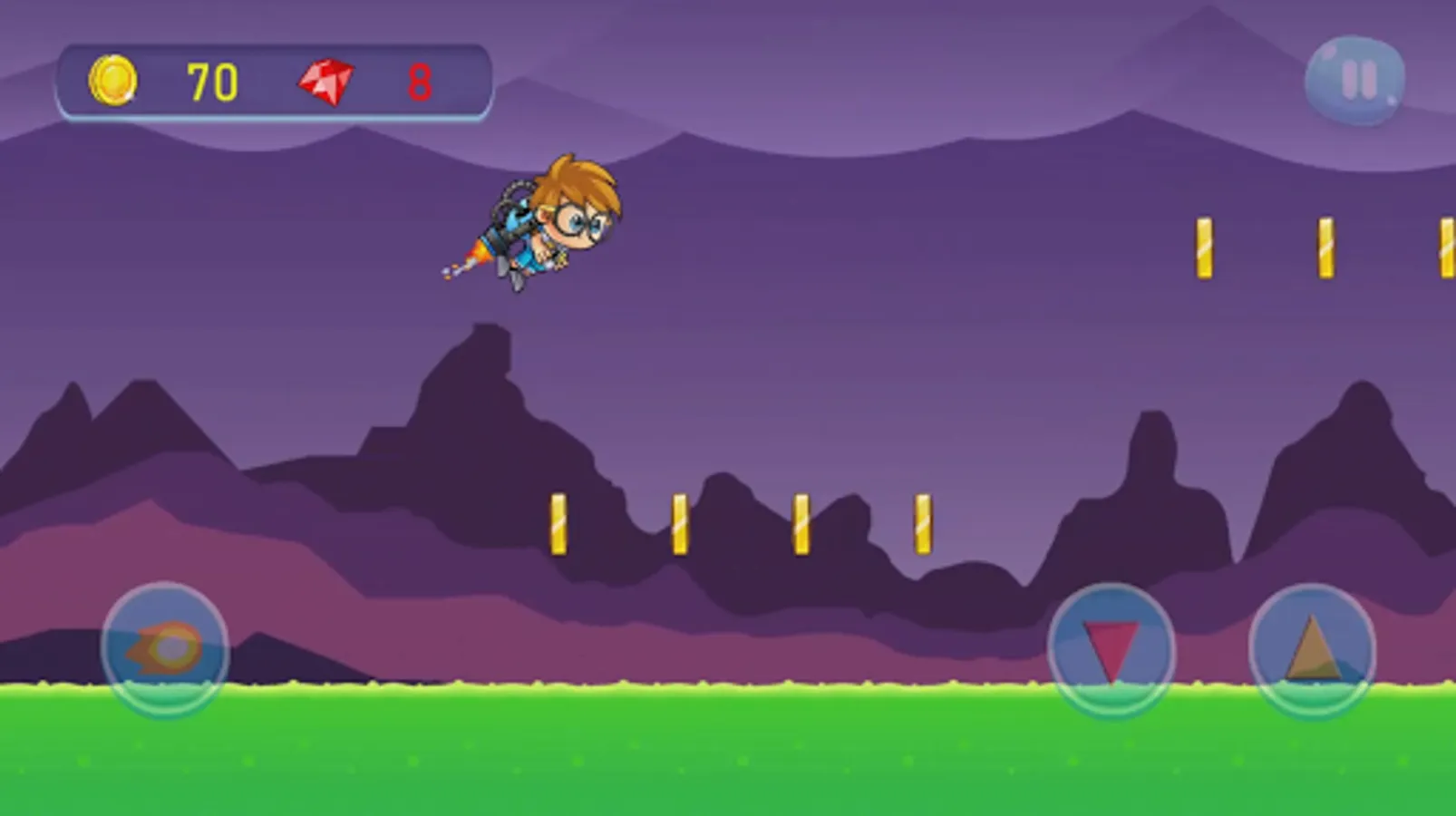
Task: Tap the gem count showing 8
Action: coord(420,83)
